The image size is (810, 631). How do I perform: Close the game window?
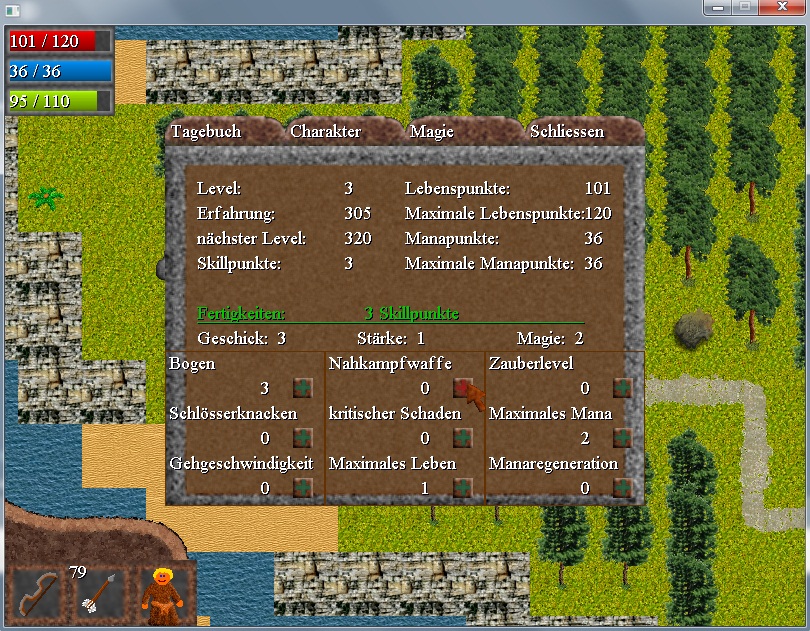pyautogui.click(x=783, y=8)
